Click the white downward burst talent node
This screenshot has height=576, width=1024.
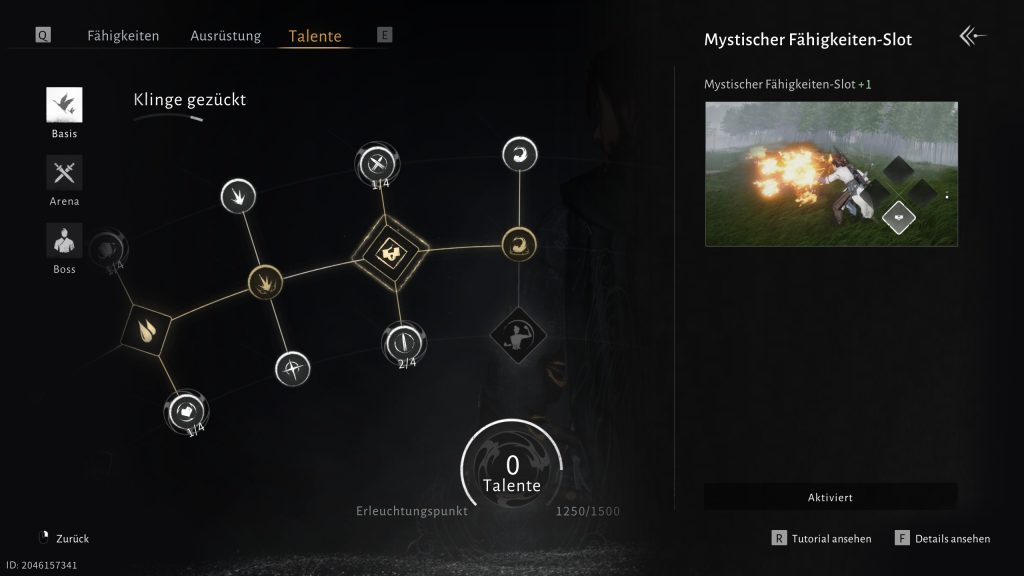pyautogui.click(x=238, y=194)
